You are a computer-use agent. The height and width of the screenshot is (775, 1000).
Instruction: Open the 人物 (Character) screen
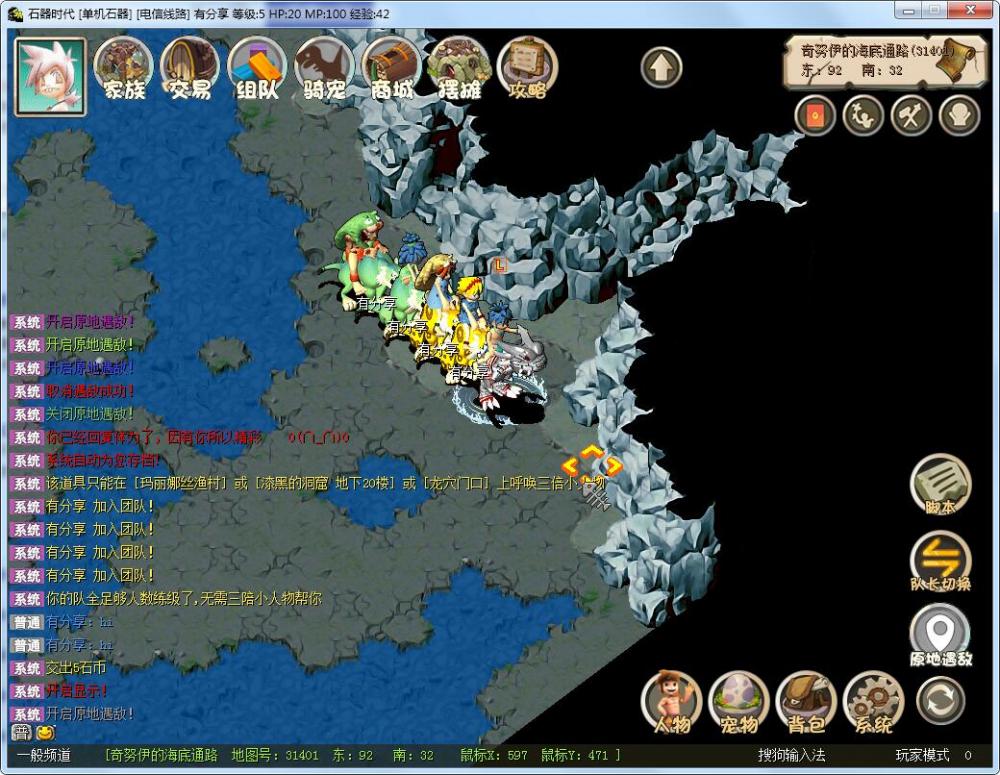click(x=671, y=701)
